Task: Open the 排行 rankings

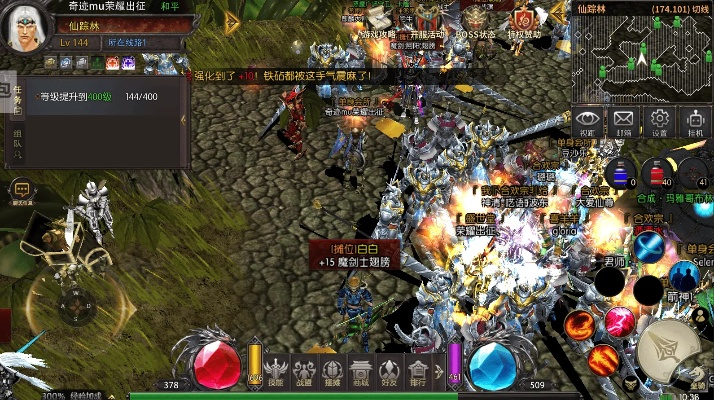Action: [x=419, y=370]
